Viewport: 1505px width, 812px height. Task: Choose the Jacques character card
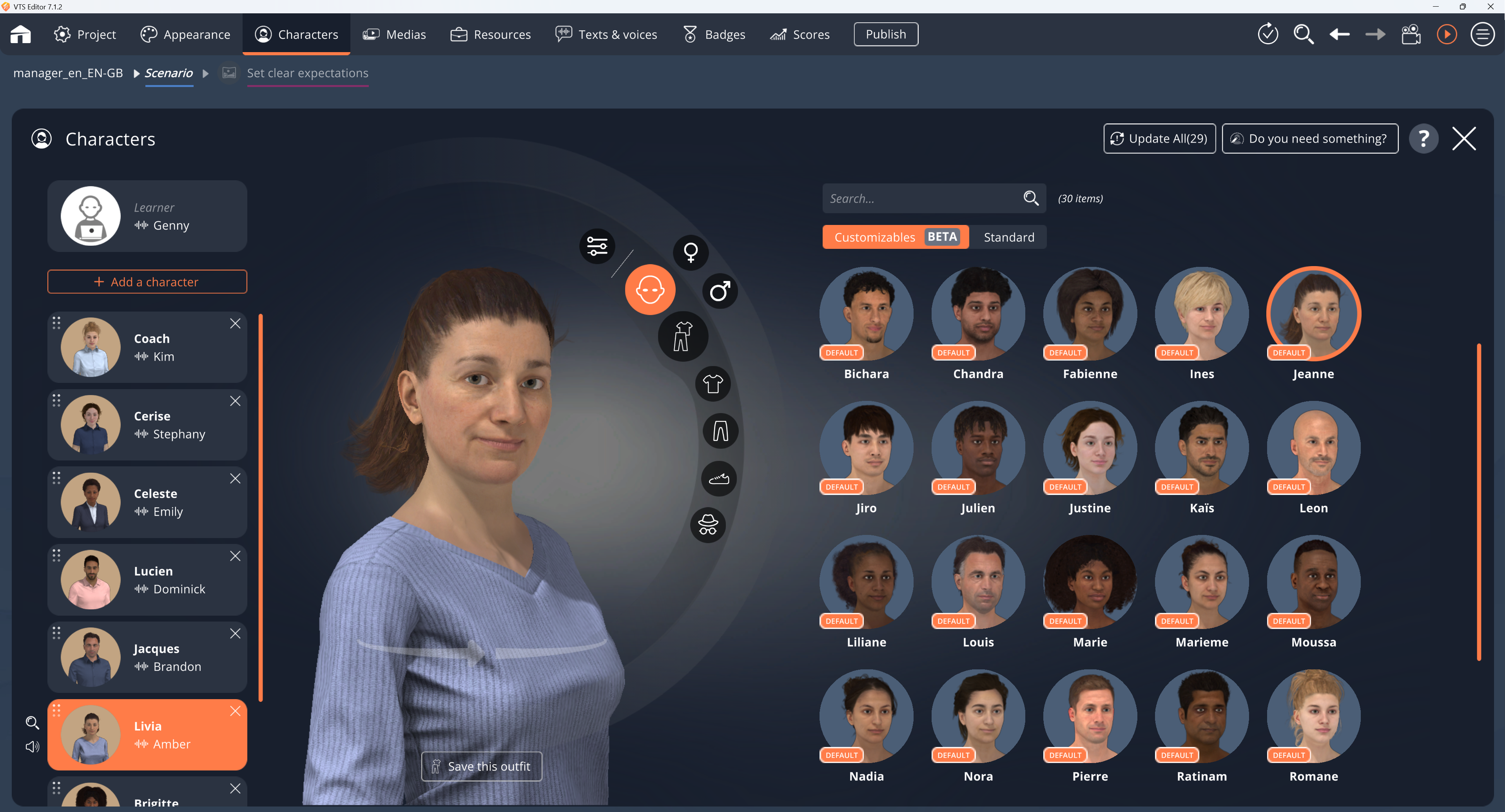tap(146, 657)
